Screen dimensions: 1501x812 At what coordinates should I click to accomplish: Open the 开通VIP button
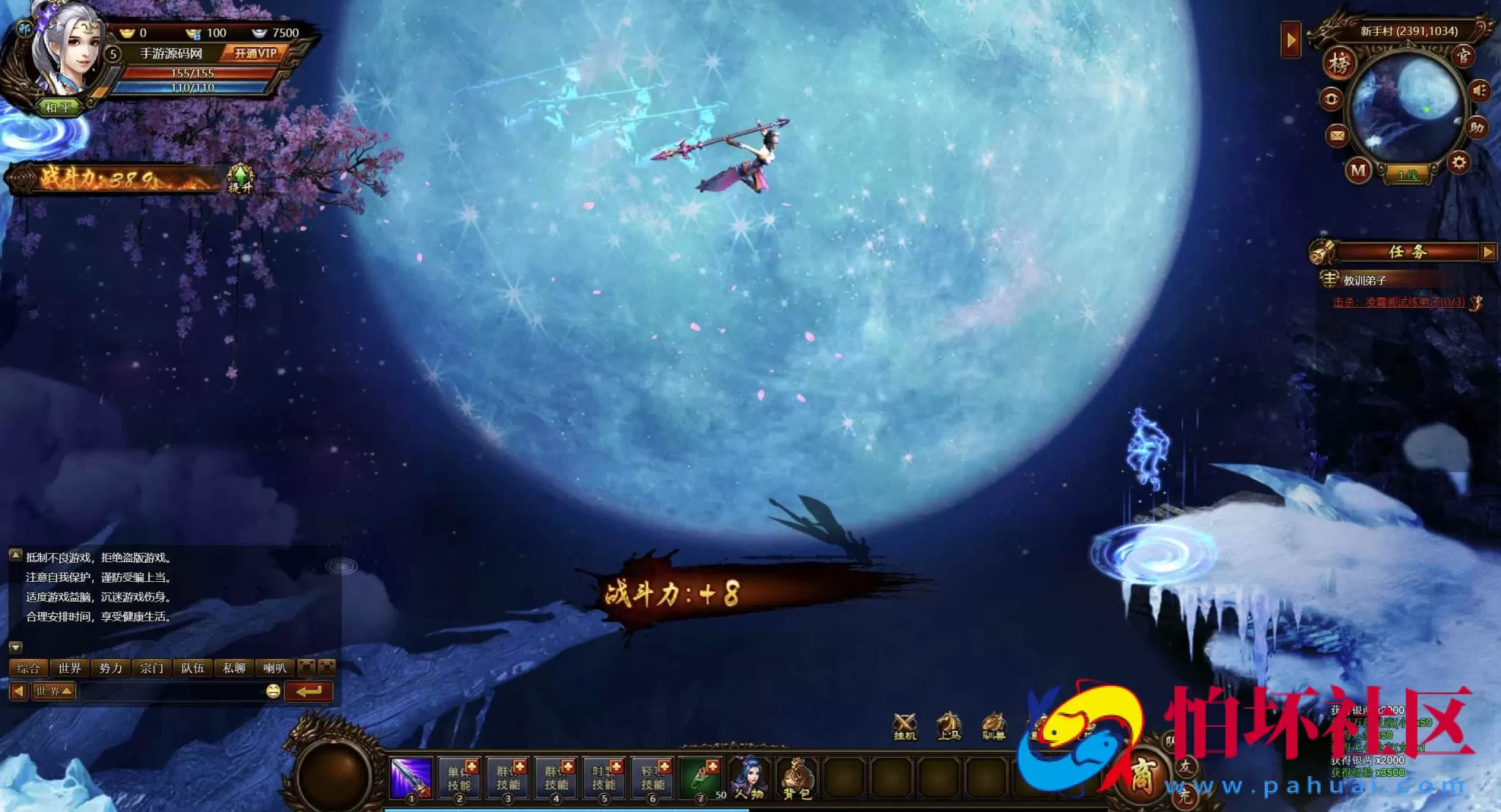(x=255, y=53)
